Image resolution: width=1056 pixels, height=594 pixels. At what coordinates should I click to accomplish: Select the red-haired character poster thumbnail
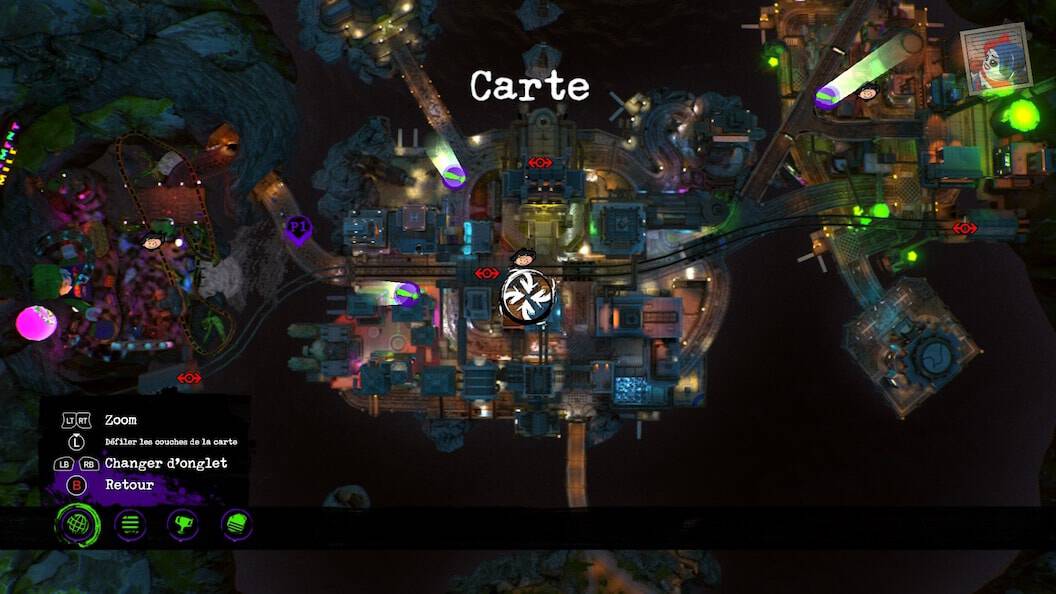tap(994, 59)
